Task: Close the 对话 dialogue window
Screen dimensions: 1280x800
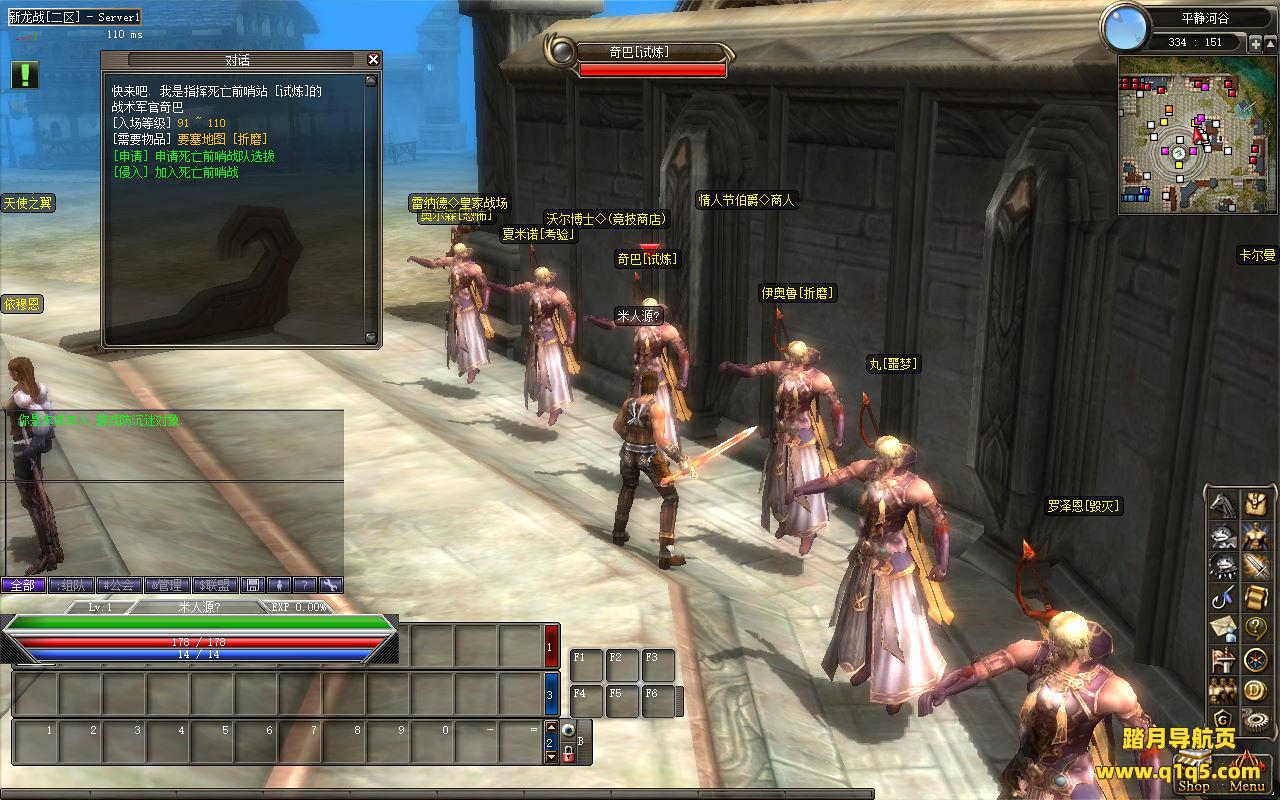Action: point(373,60)
